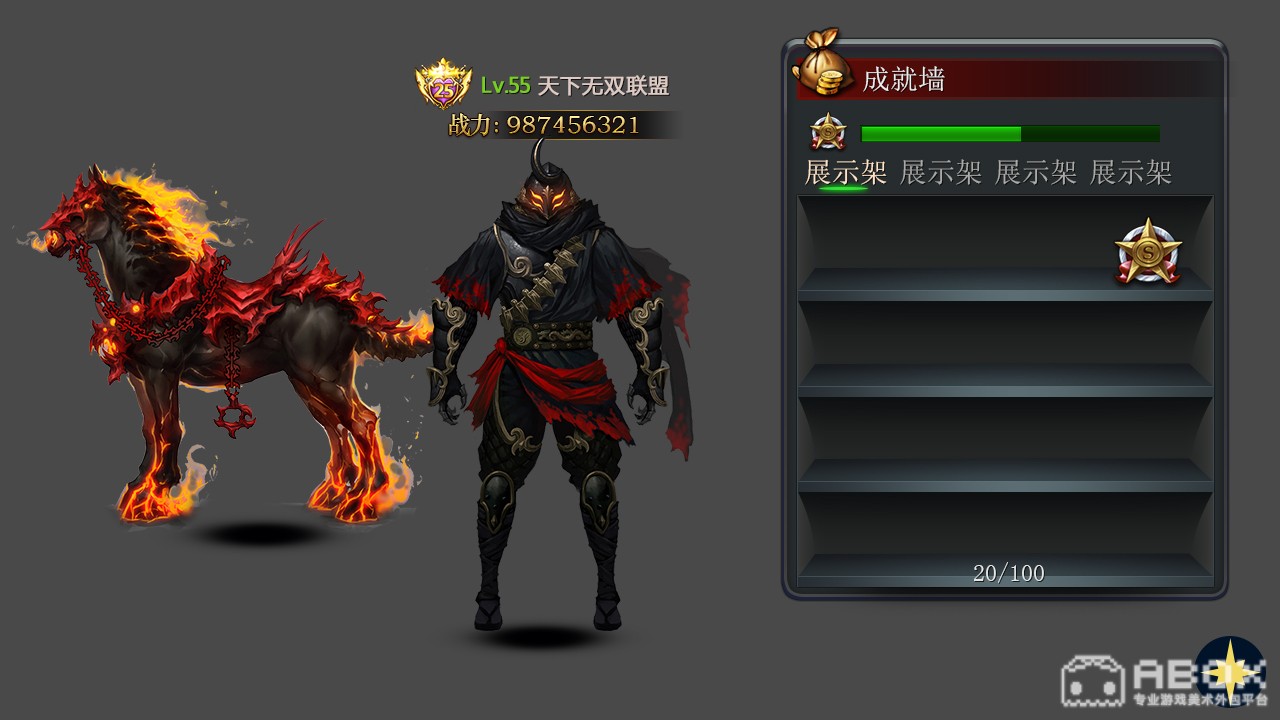Image resolution: width=1280 pixels, height=720 pixels.
Task: Select the underlined 展示架 tab
Action: (845, 172)
